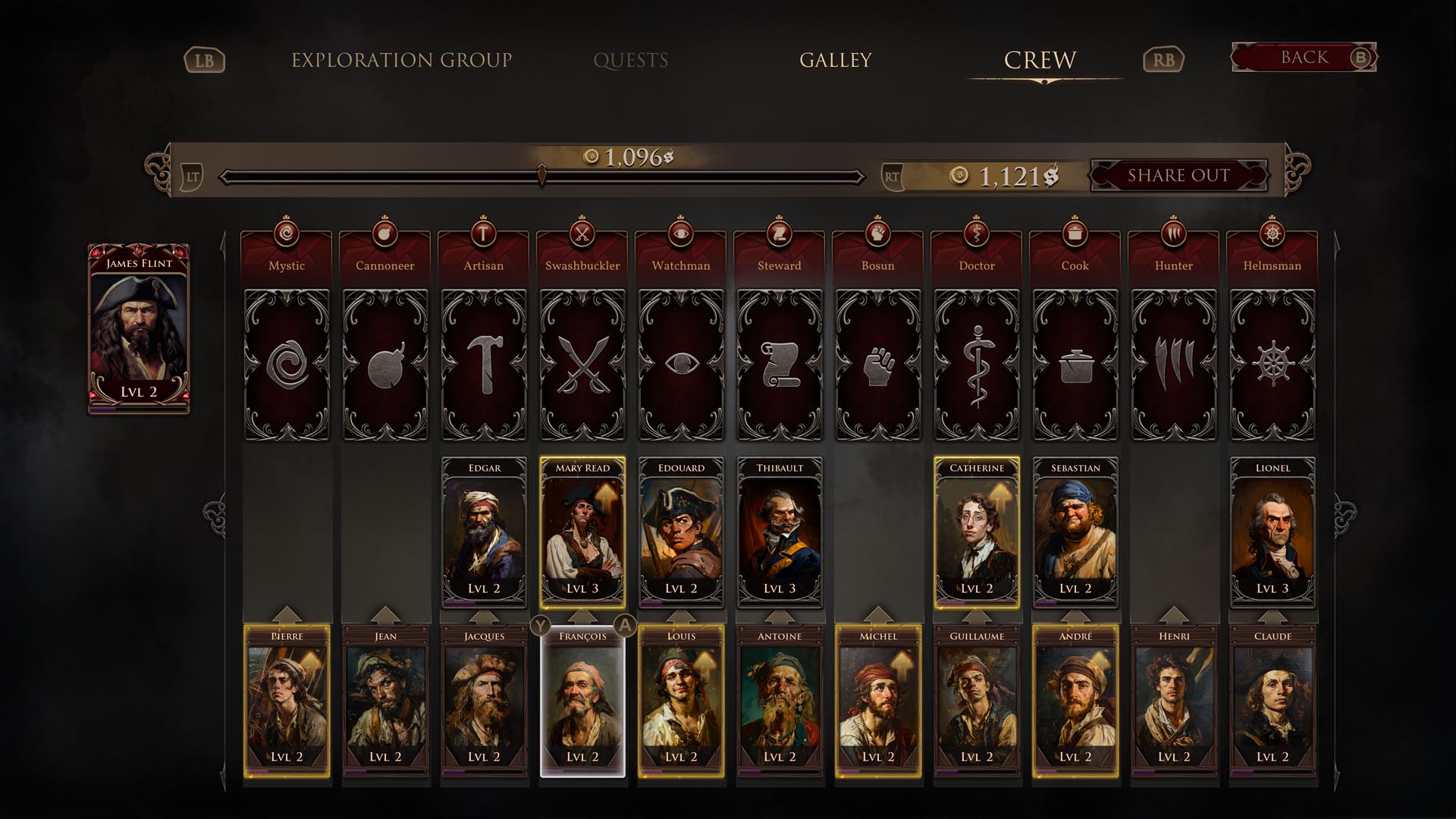
Task: Select the Crew tab
Action: (1040, 60)
